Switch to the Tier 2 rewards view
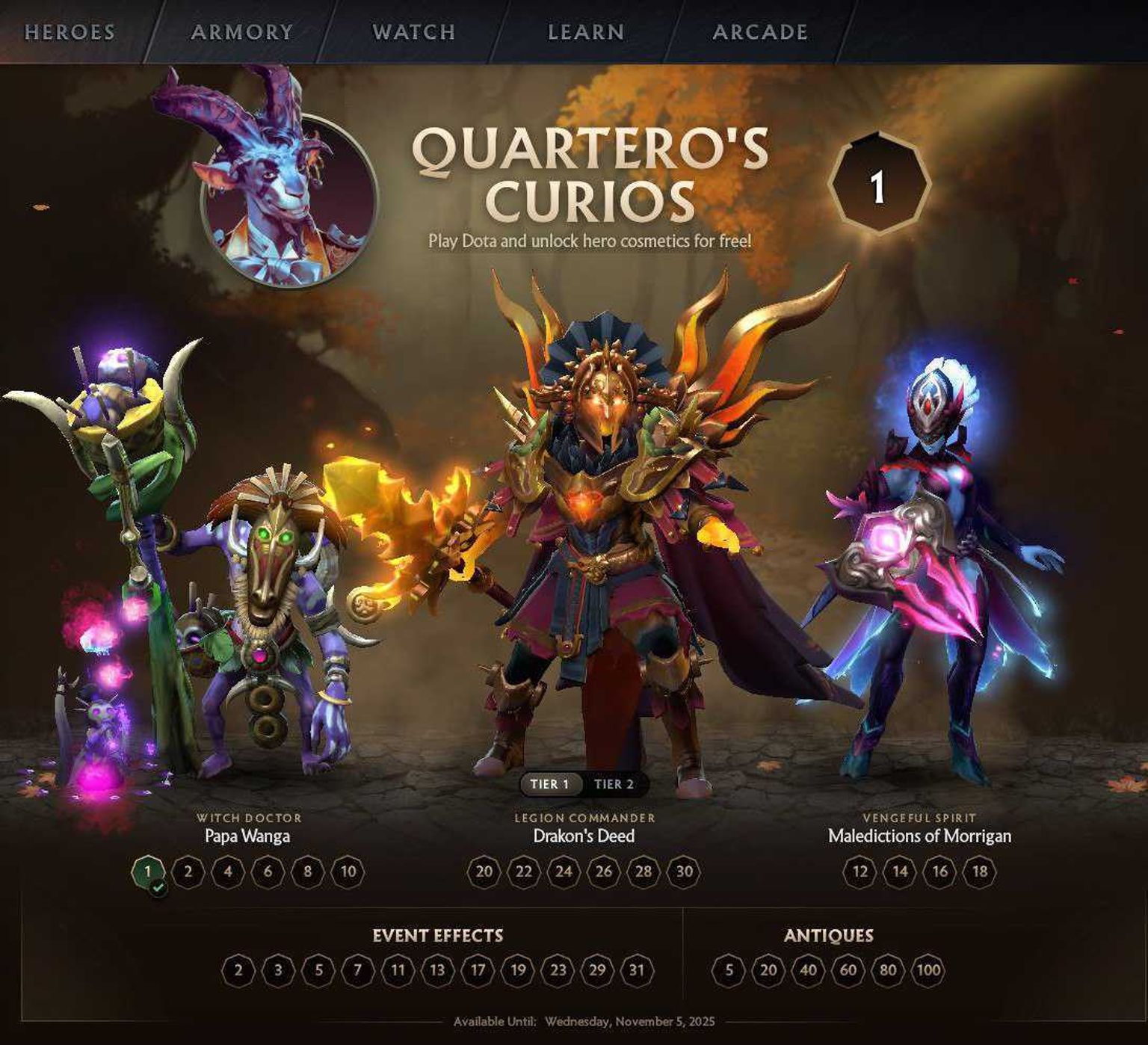 click(614, 785)
